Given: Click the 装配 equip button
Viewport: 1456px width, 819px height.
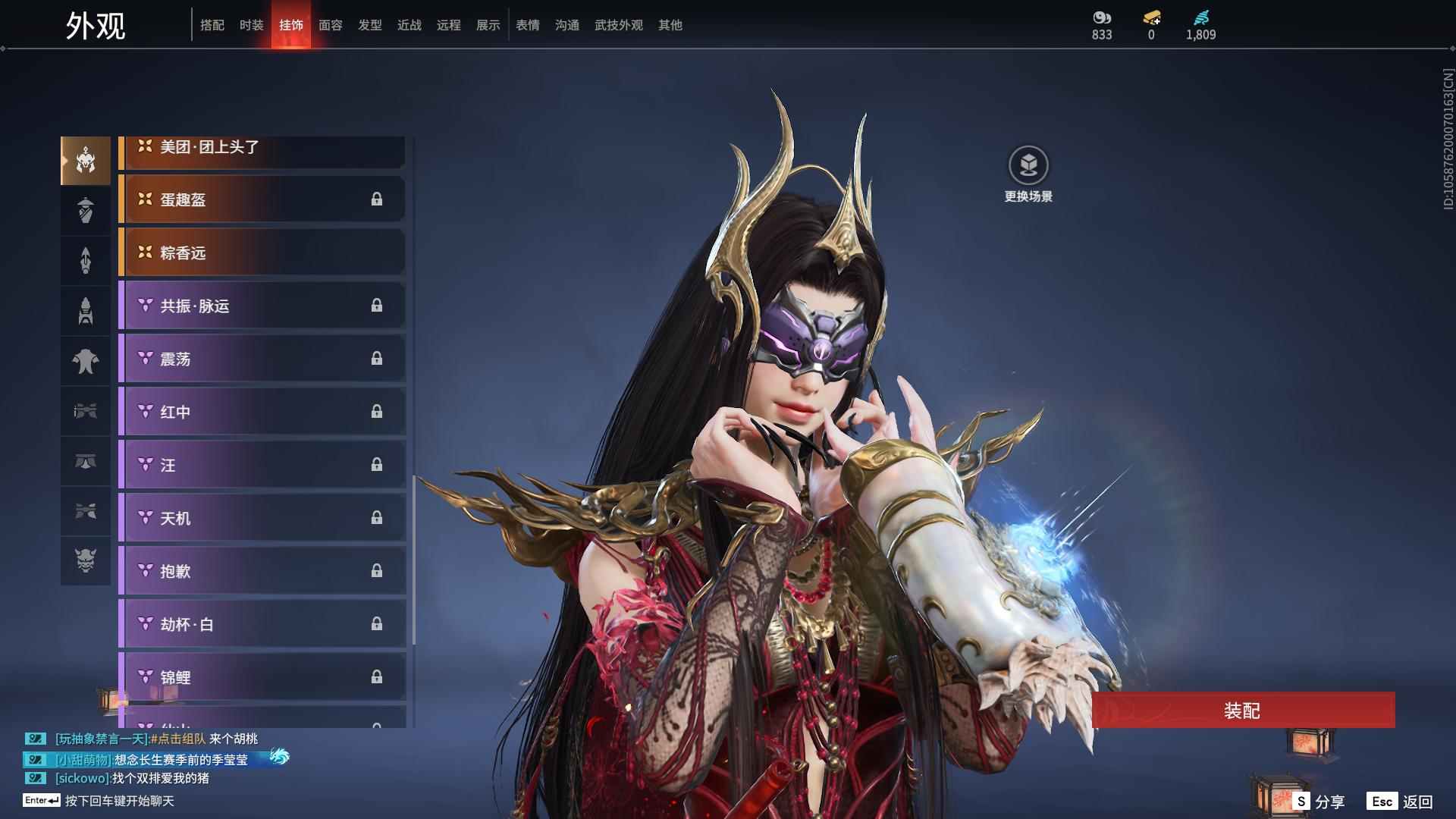Looking at the screenshot, I should click(x=1242, y=711).
